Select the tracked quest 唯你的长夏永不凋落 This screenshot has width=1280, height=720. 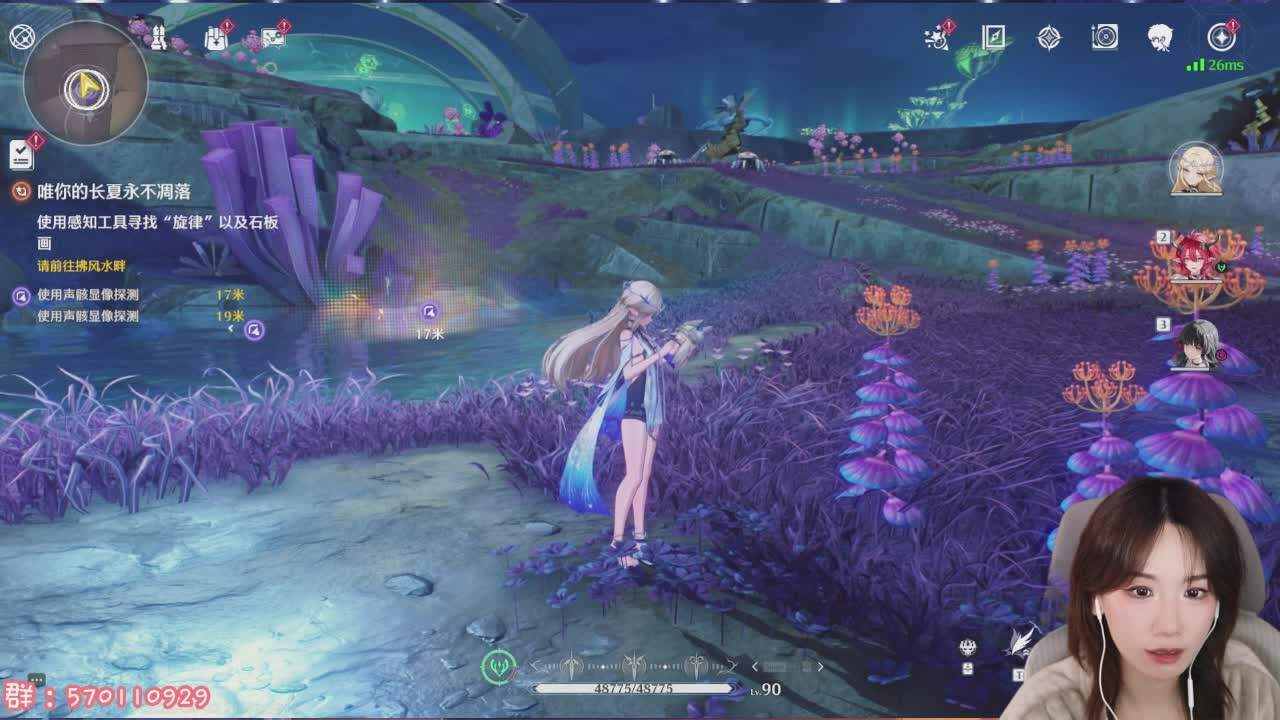tap(113, 191)
